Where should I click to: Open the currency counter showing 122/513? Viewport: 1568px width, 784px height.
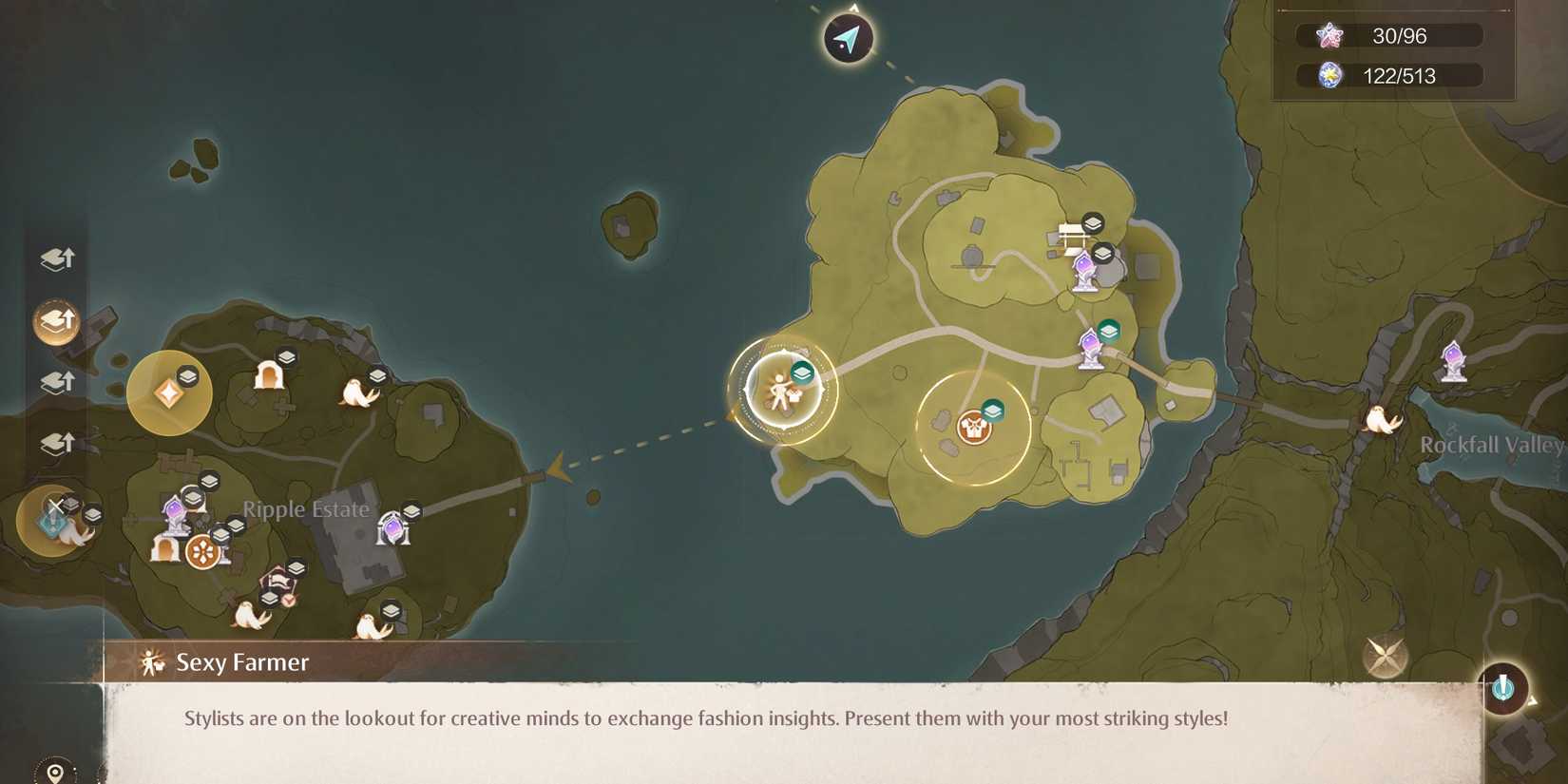[1386, 75]
